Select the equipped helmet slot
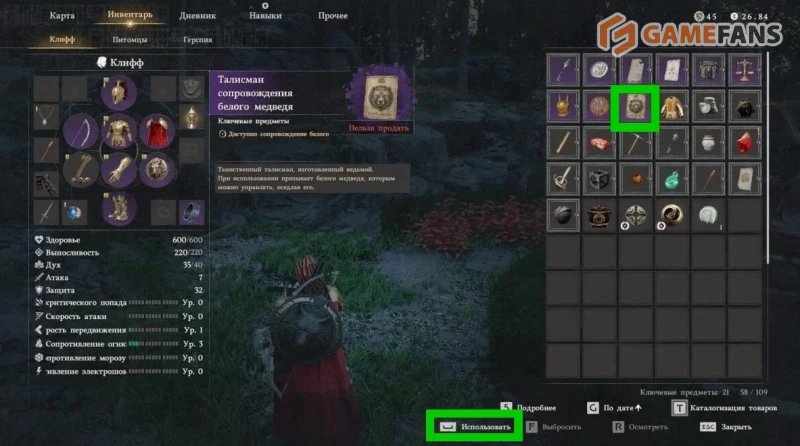The image size is (800, 446). pos(119,94)
